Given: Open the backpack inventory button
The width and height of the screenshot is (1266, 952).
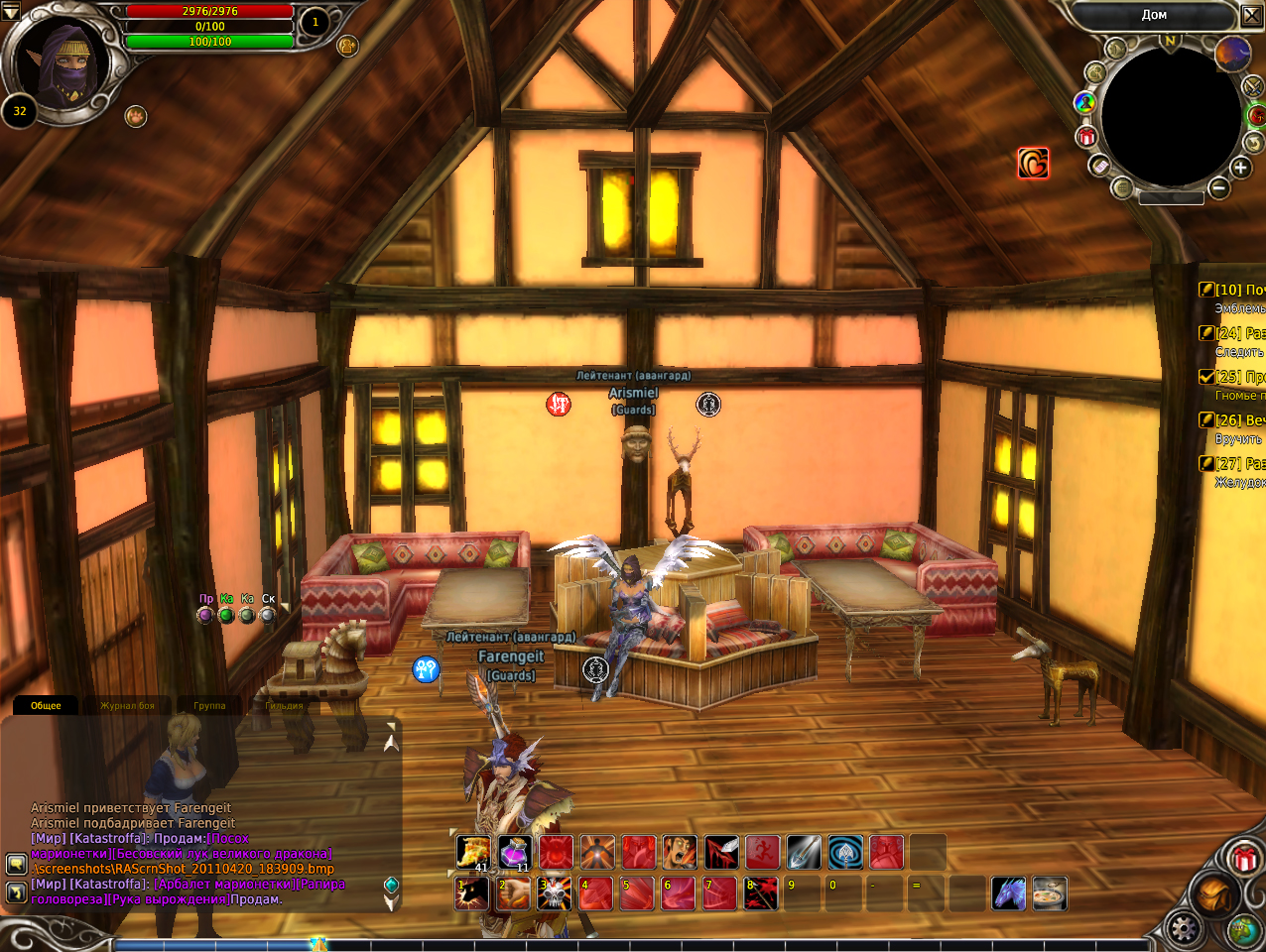Looking at the screenshot, I should [x=1211, y=895].
